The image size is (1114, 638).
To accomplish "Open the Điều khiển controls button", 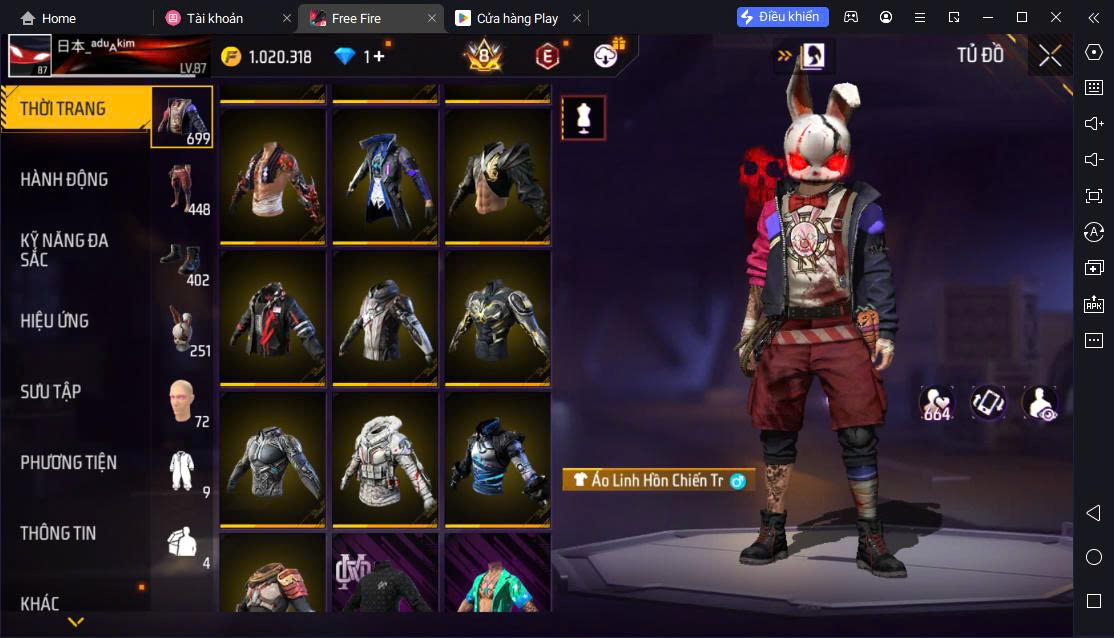I will [783, 17].
